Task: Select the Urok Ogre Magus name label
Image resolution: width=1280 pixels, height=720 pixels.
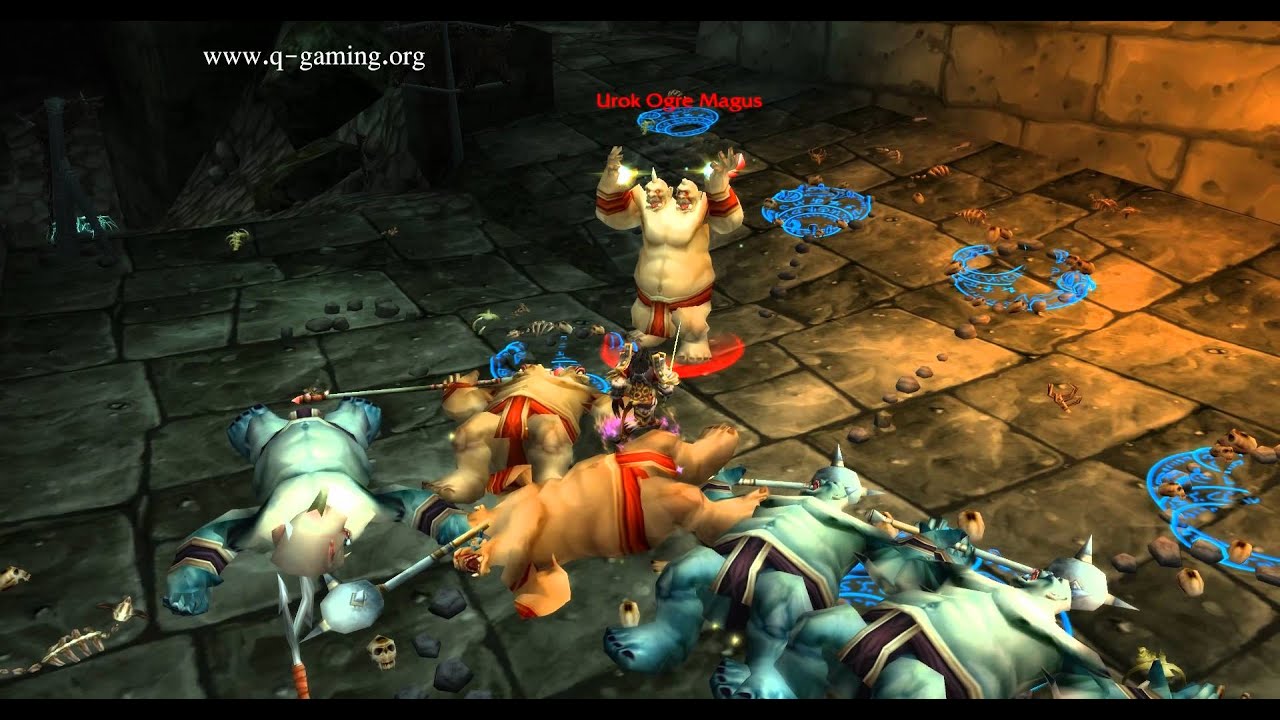Action: 679,100
